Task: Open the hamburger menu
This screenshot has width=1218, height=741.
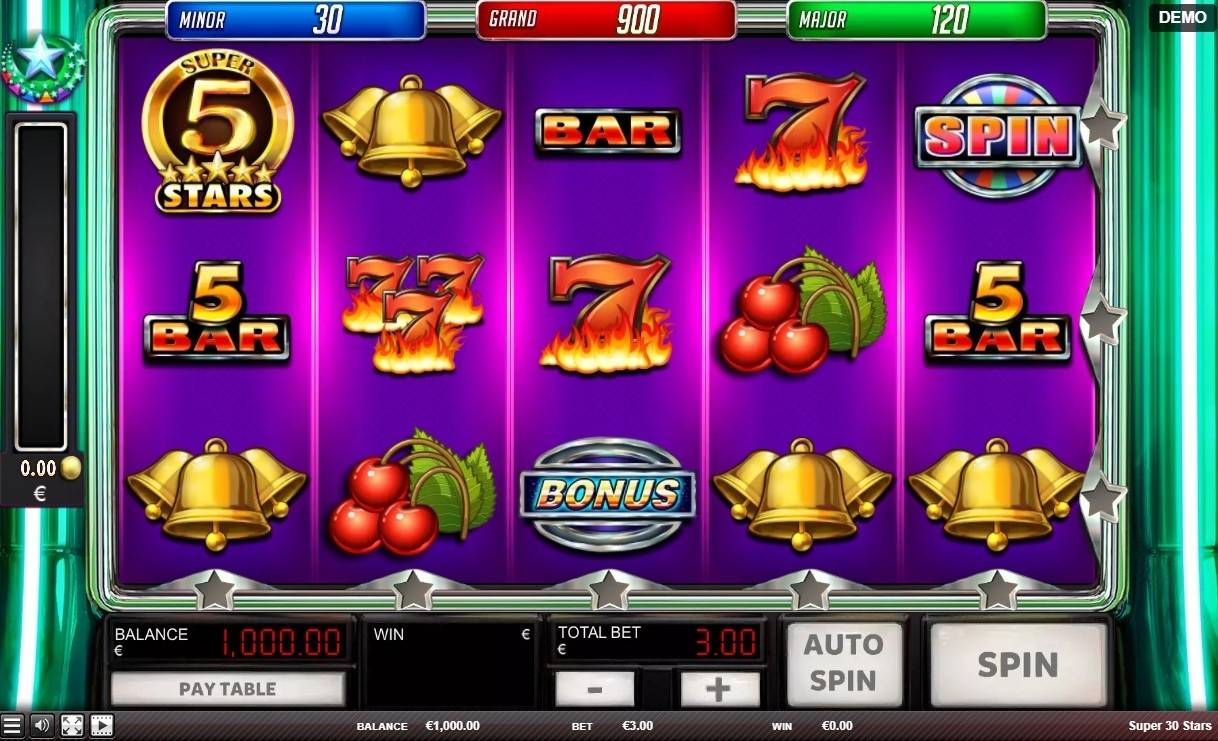Action: [x=12, y=725]
